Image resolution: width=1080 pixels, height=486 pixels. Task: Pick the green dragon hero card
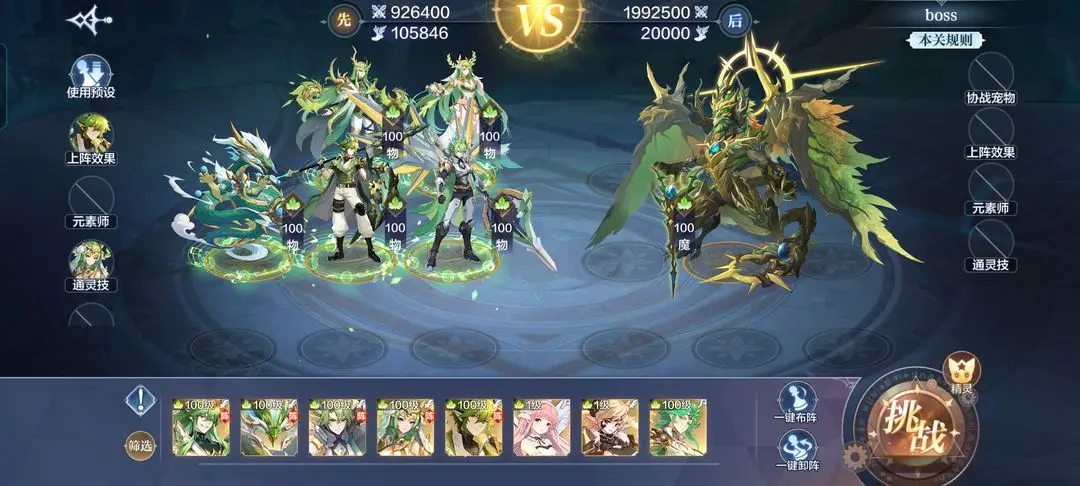(269, 428)
